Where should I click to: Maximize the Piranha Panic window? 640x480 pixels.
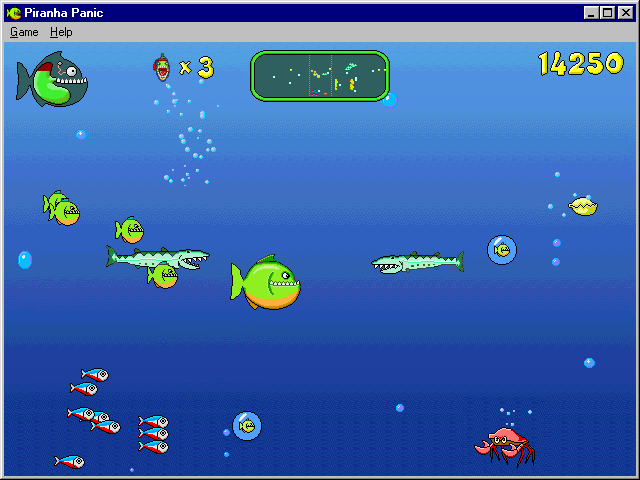pyautogui.click(x=608, y=13)
